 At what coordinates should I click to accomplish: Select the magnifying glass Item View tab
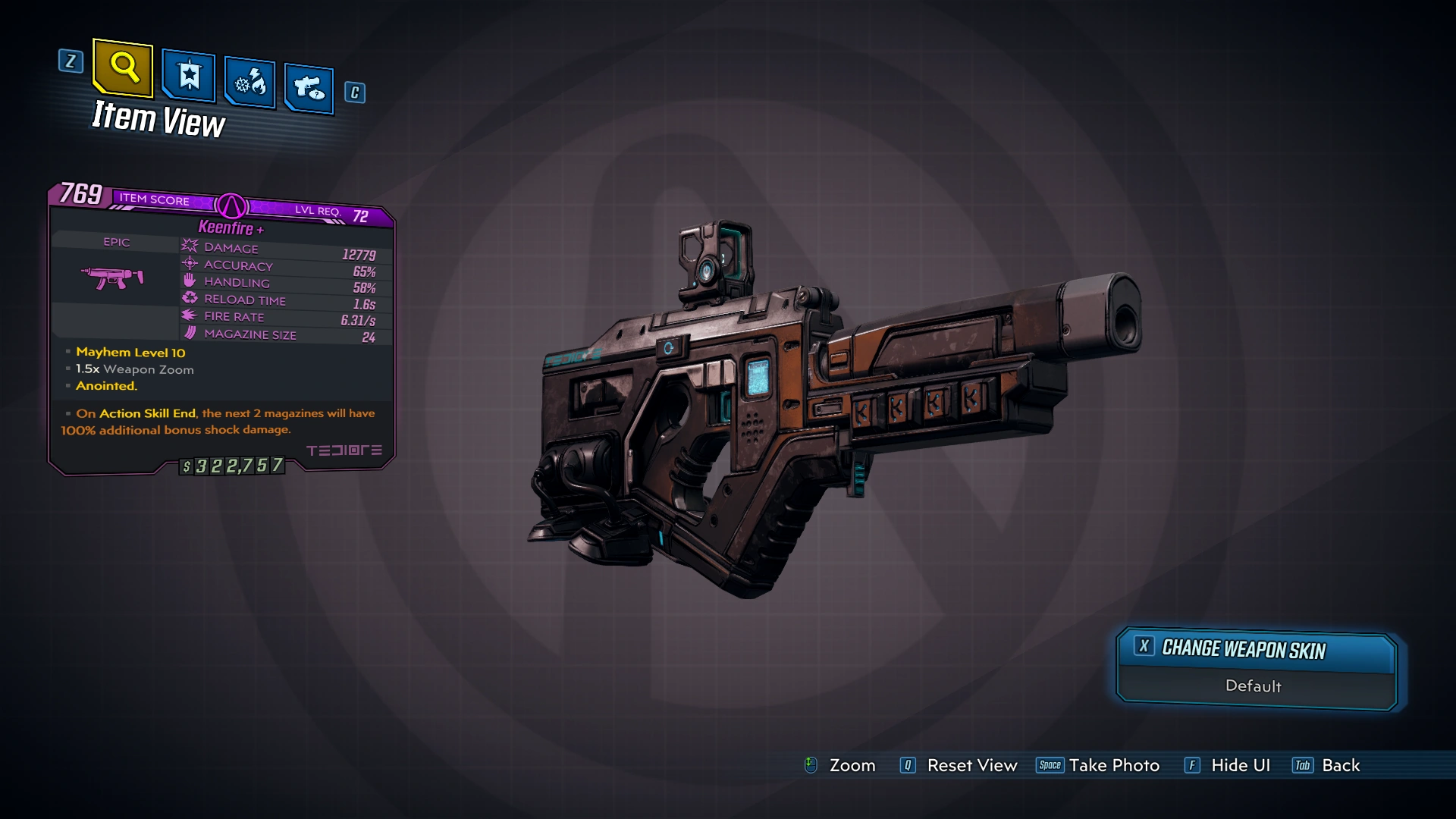(123, 68)
